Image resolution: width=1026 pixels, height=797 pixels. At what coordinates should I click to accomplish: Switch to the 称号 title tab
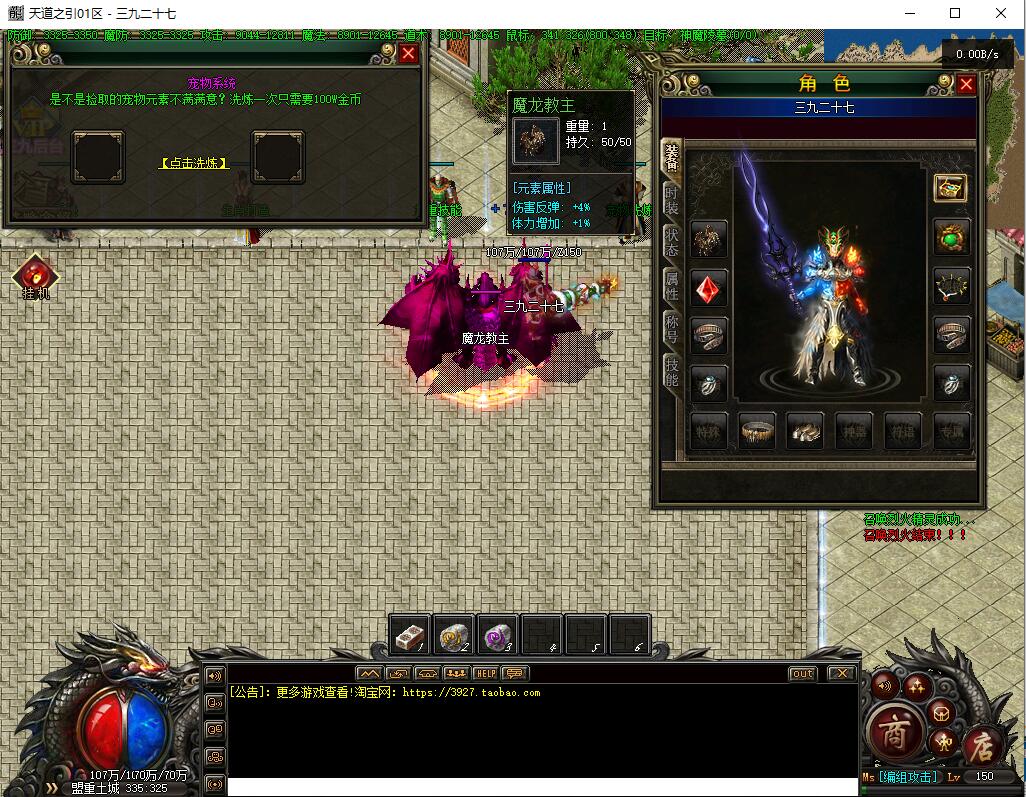point(672,328)
